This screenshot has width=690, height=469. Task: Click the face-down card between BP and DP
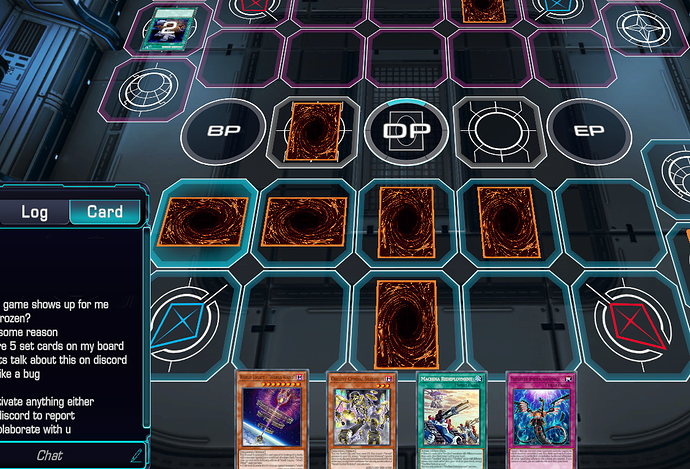[314, 132]
